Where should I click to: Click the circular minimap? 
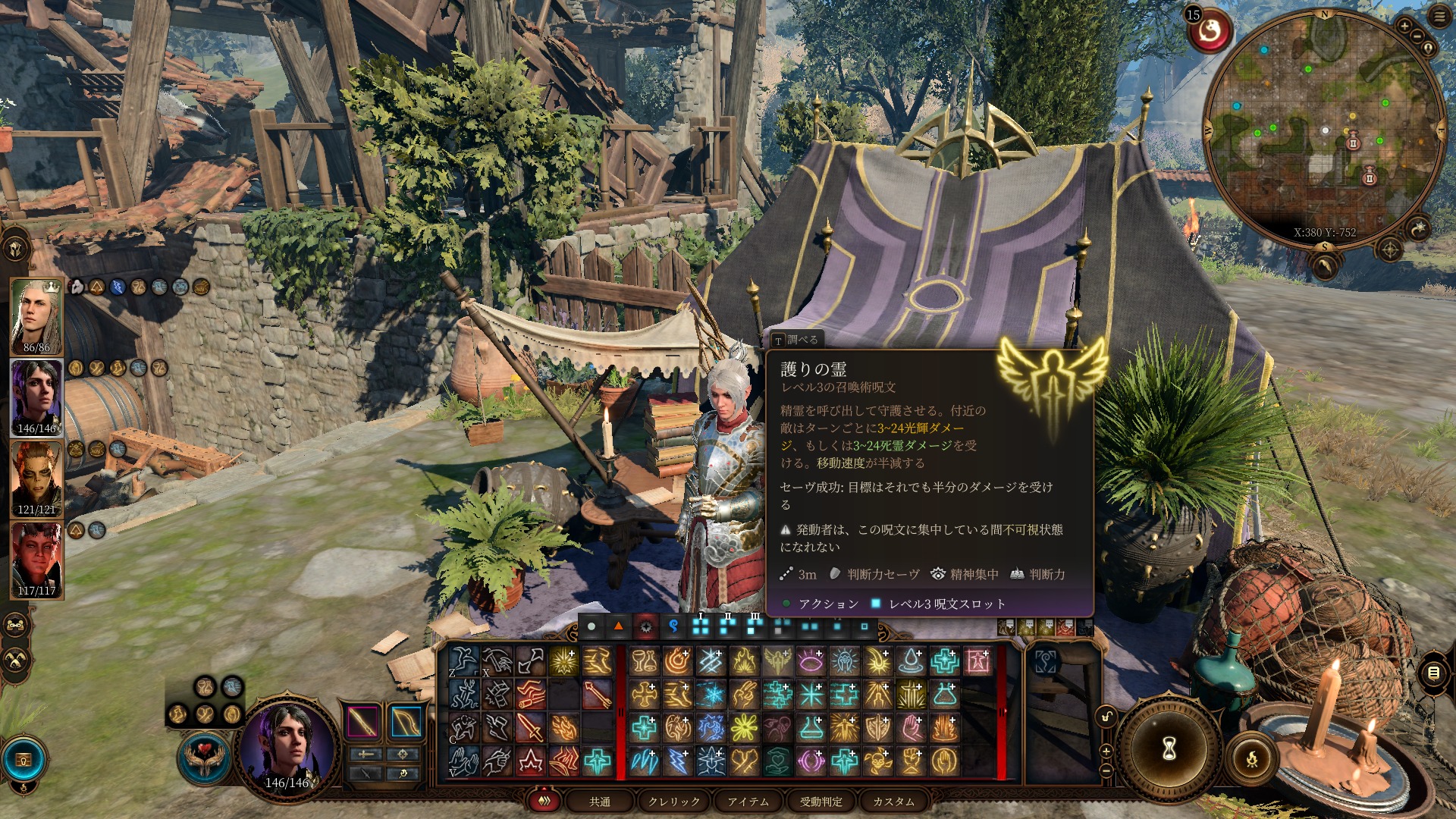tap(1323, 129)
